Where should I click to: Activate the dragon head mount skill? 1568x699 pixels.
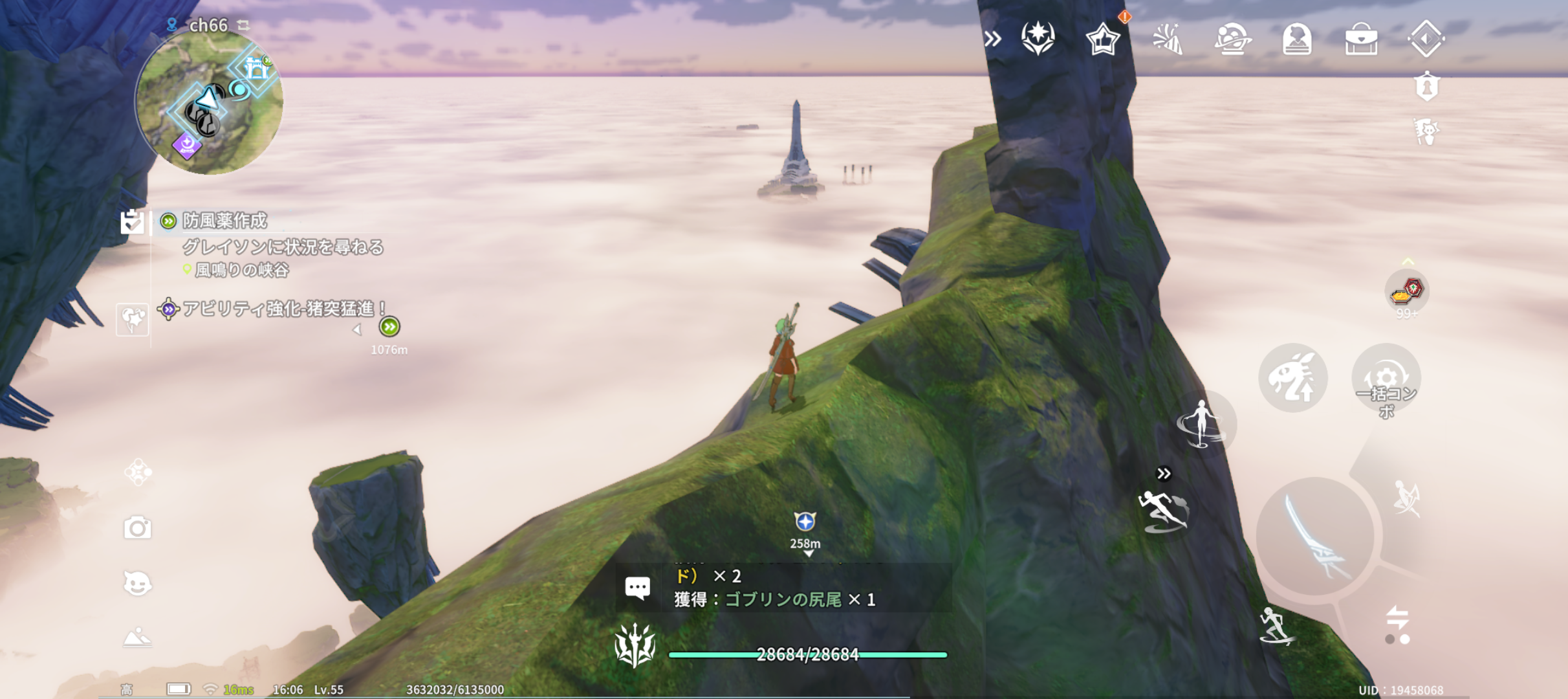[x=1292, y=379]
